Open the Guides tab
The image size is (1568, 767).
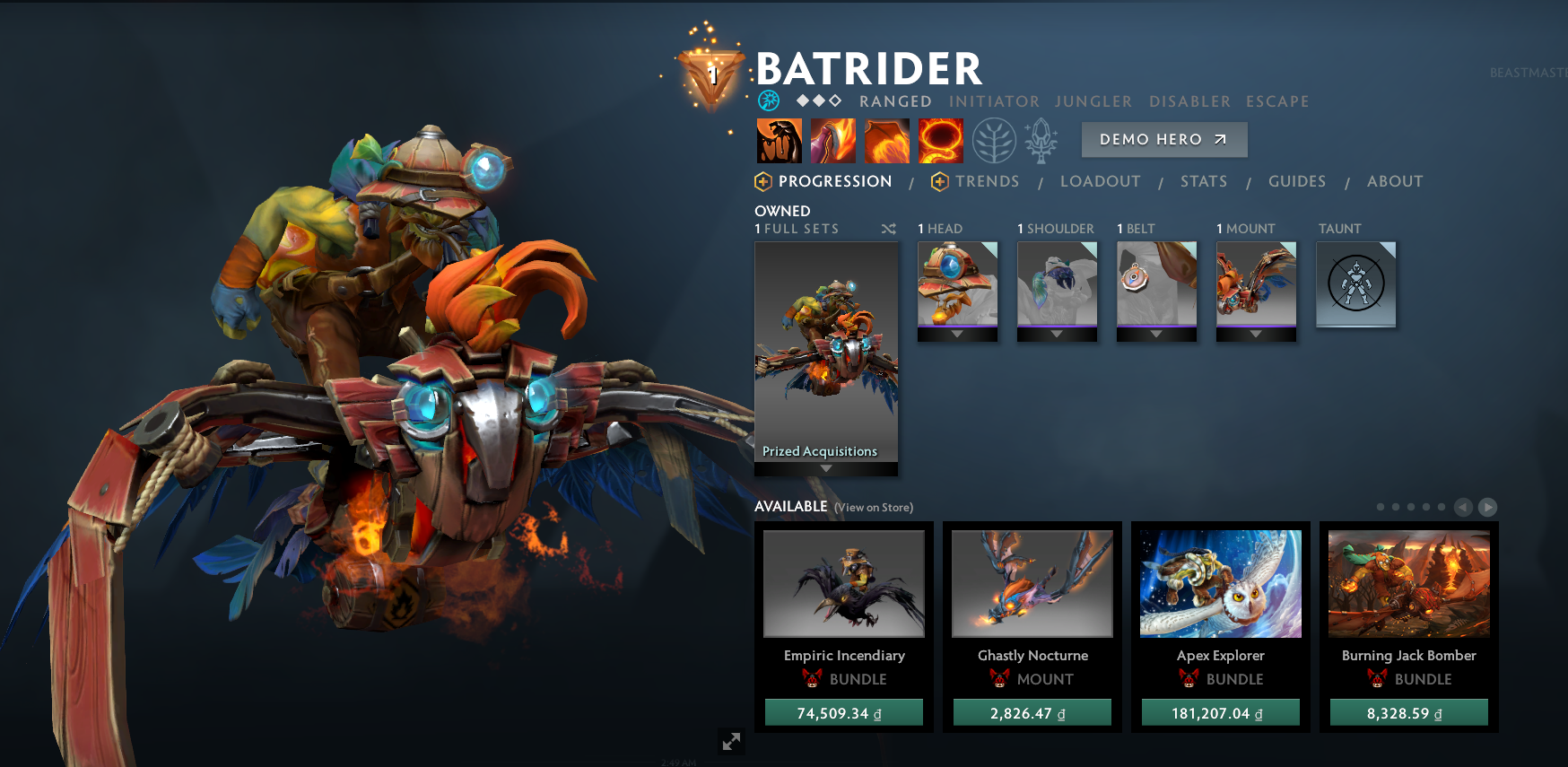point(1297,181)
